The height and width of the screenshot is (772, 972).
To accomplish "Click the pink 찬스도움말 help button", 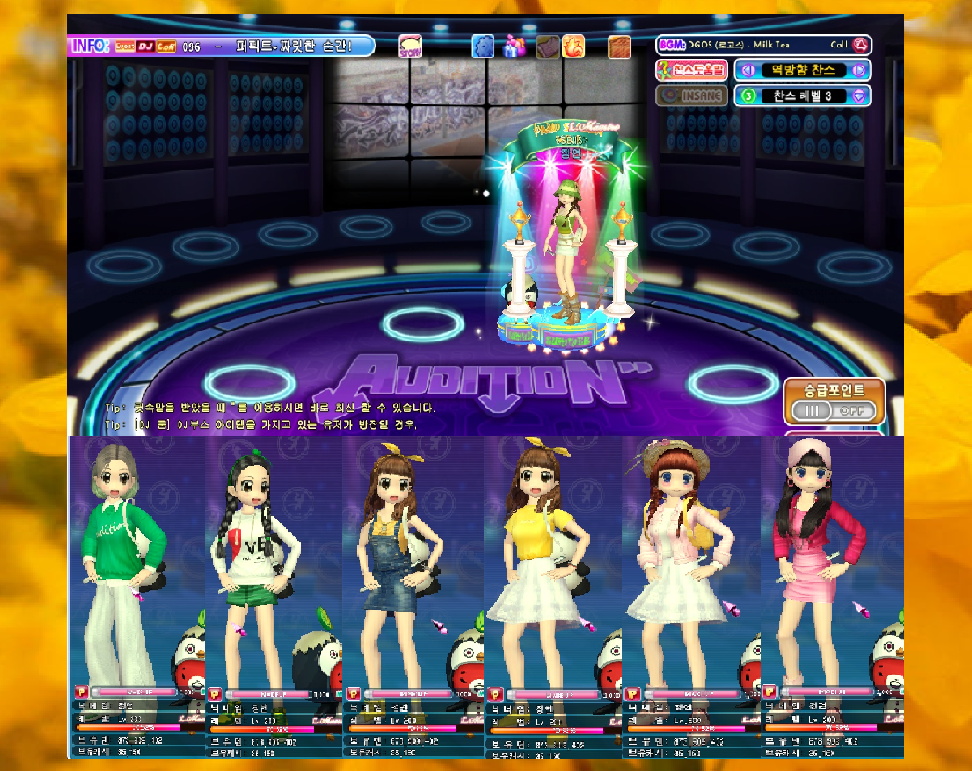I will [692, 70].
